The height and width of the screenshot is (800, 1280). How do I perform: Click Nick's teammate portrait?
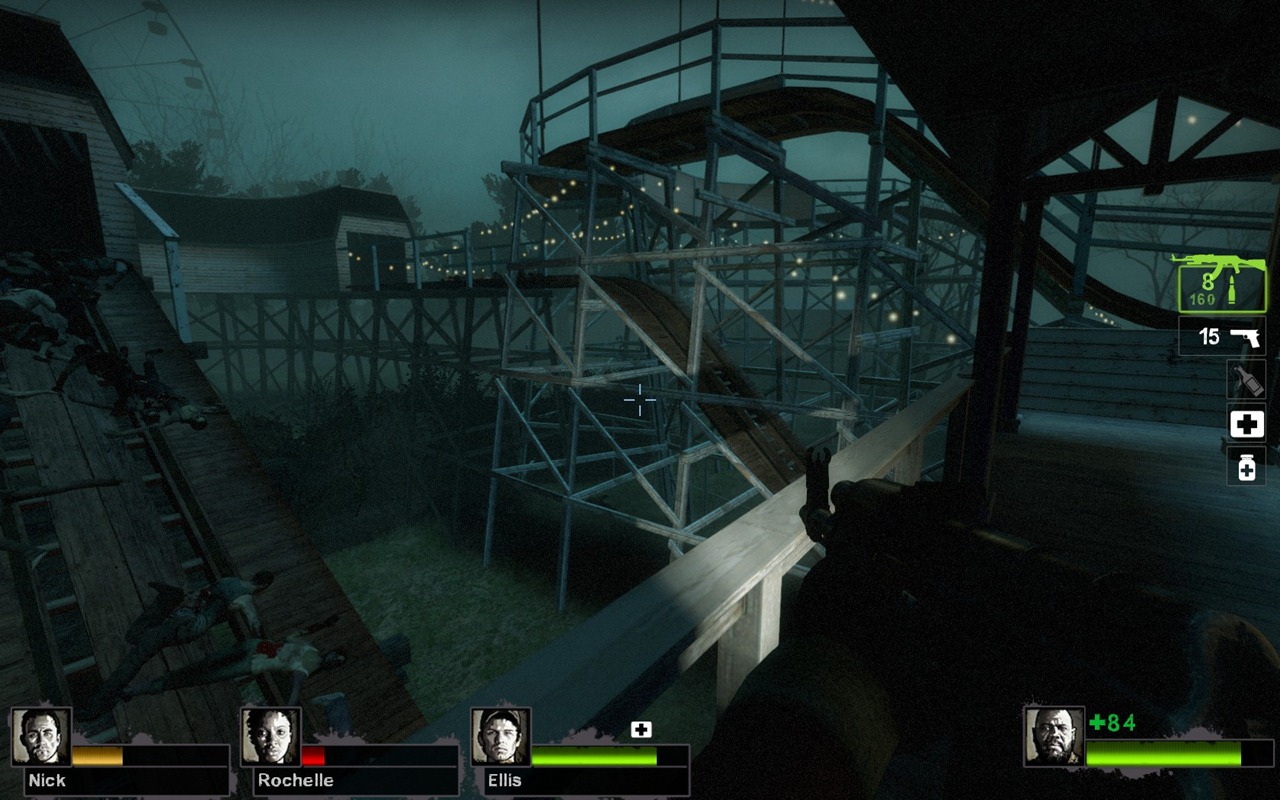click(41, 737)
